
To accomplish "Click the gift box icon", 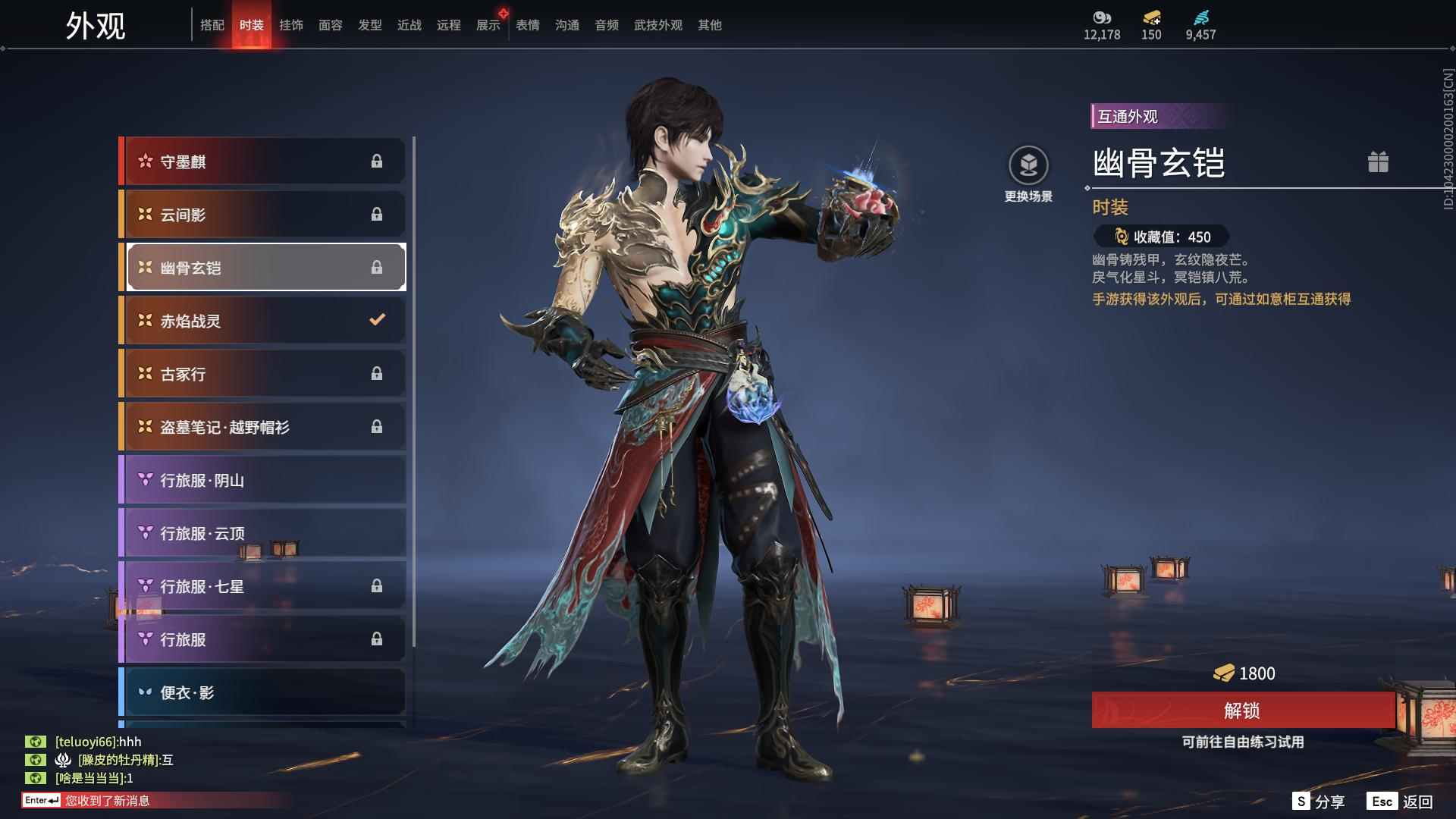I will [1378, 162].
